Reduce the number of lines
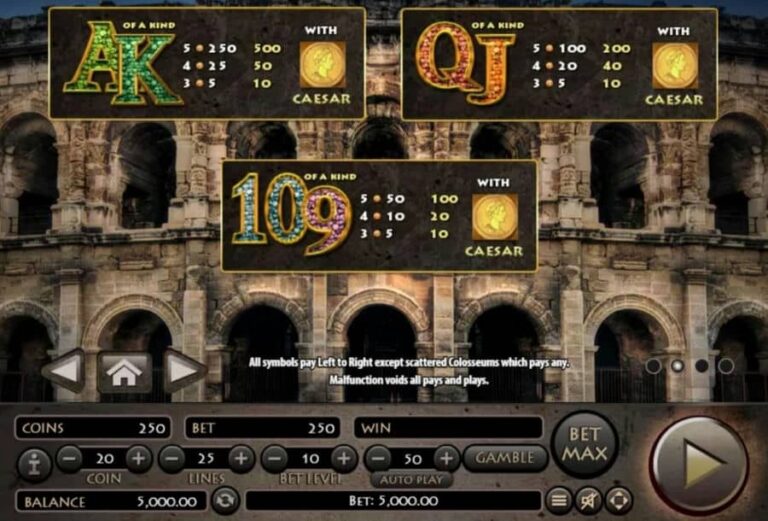This screenshot has height=521, width=768. [x=172, y=459]
